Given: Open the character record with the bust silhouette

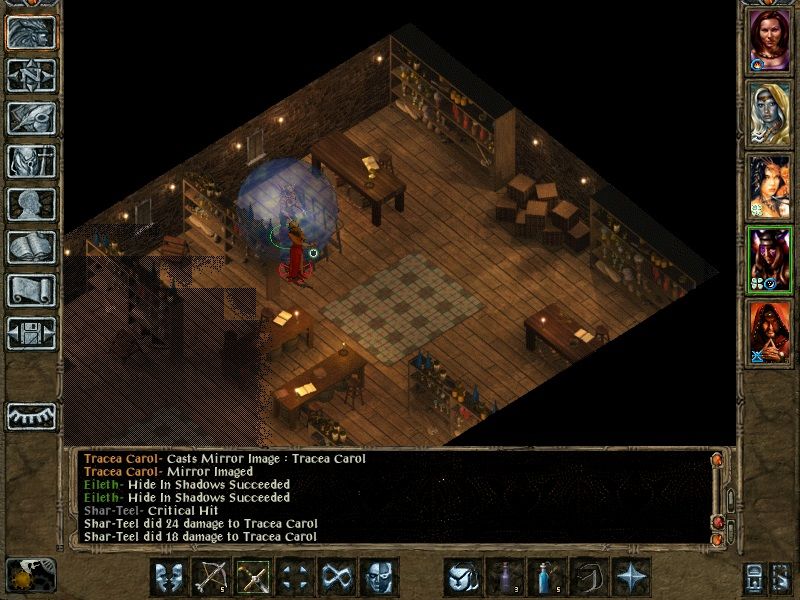Looking at the screenshot, I should click(x=31, y=204).
